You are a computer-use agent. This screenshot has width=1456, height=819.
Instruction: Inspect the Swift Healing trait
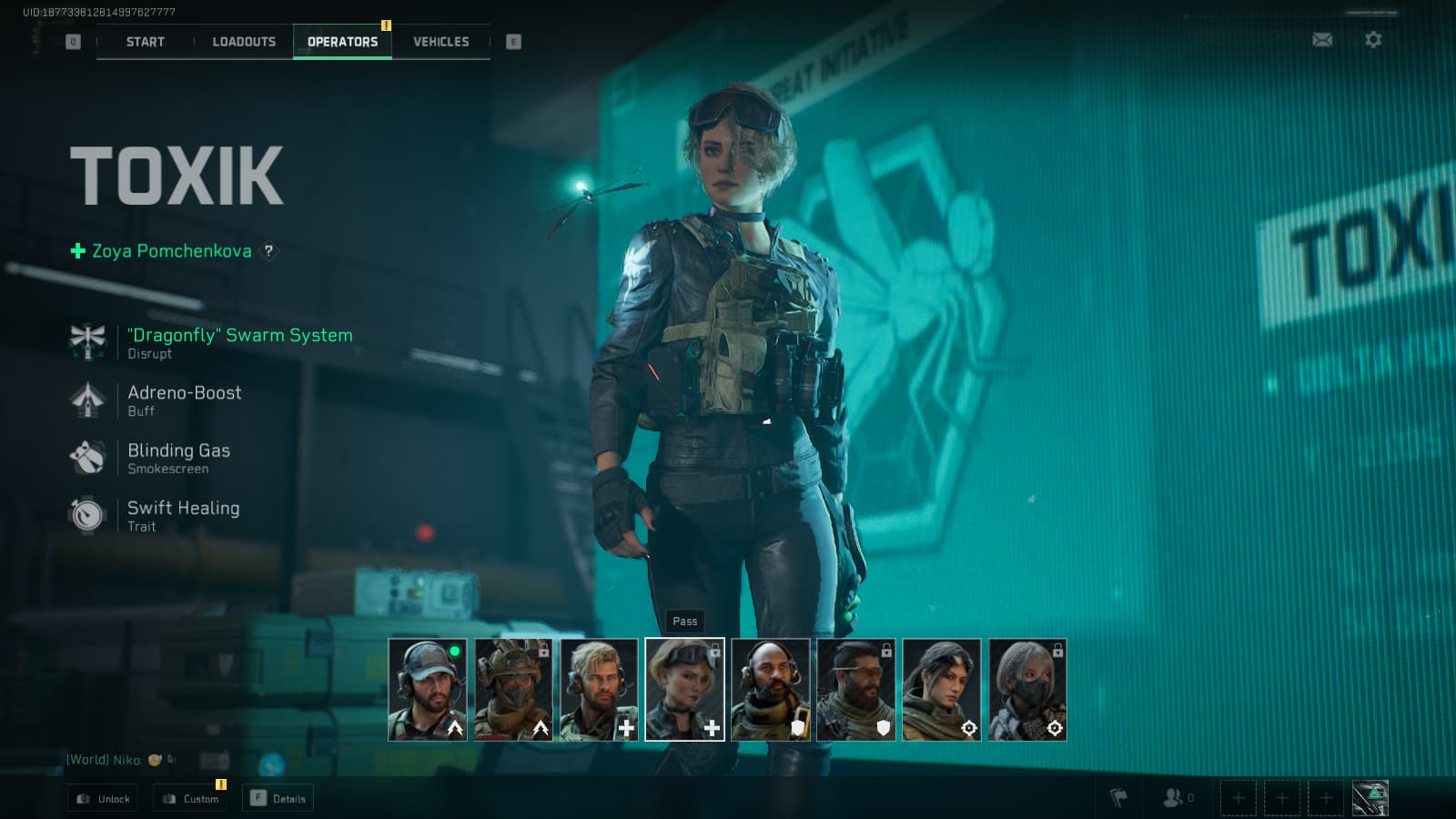[183, 509]
